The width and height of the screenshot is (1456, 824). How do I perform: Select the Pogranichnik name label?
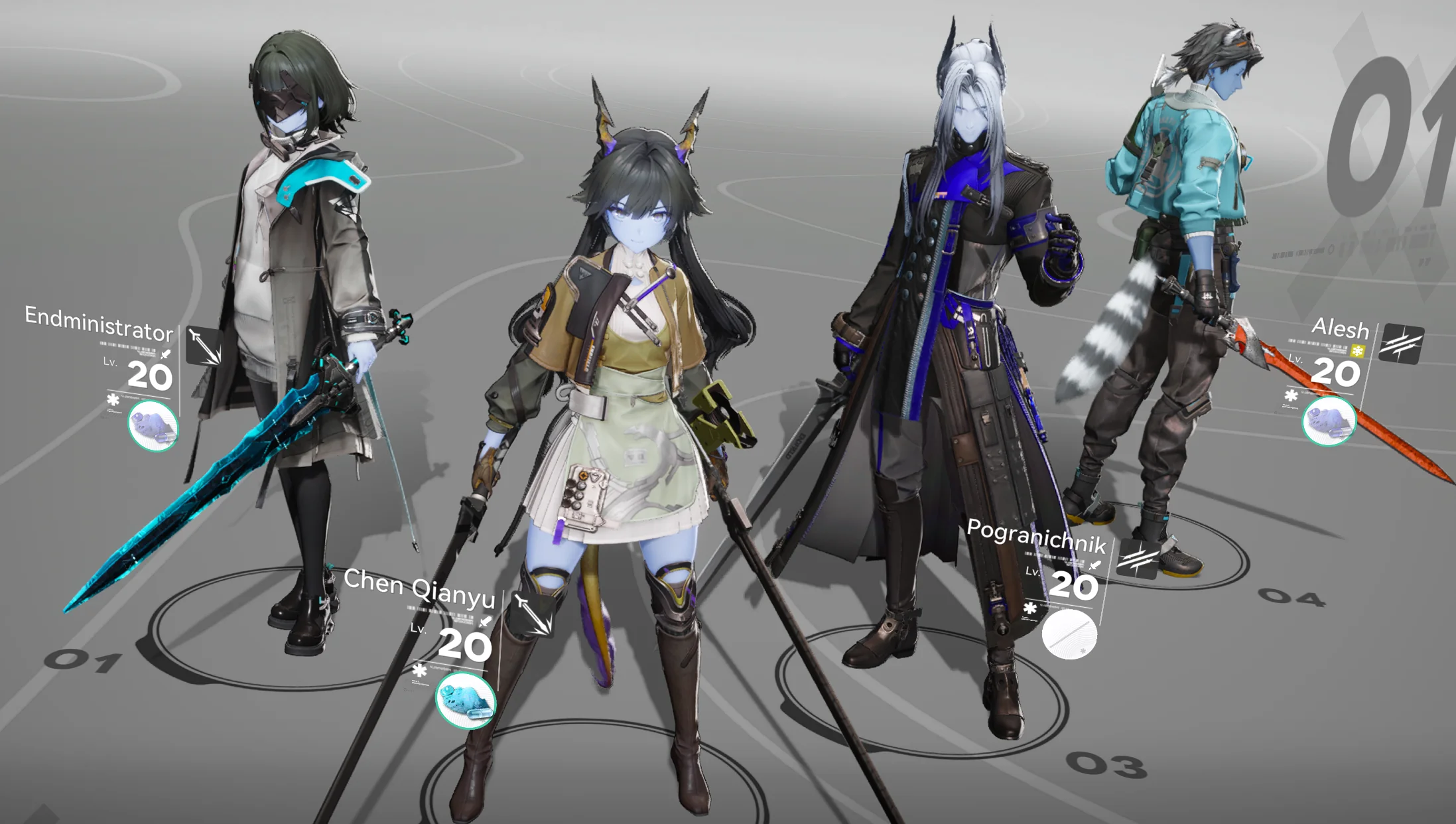pos(1036,536)
